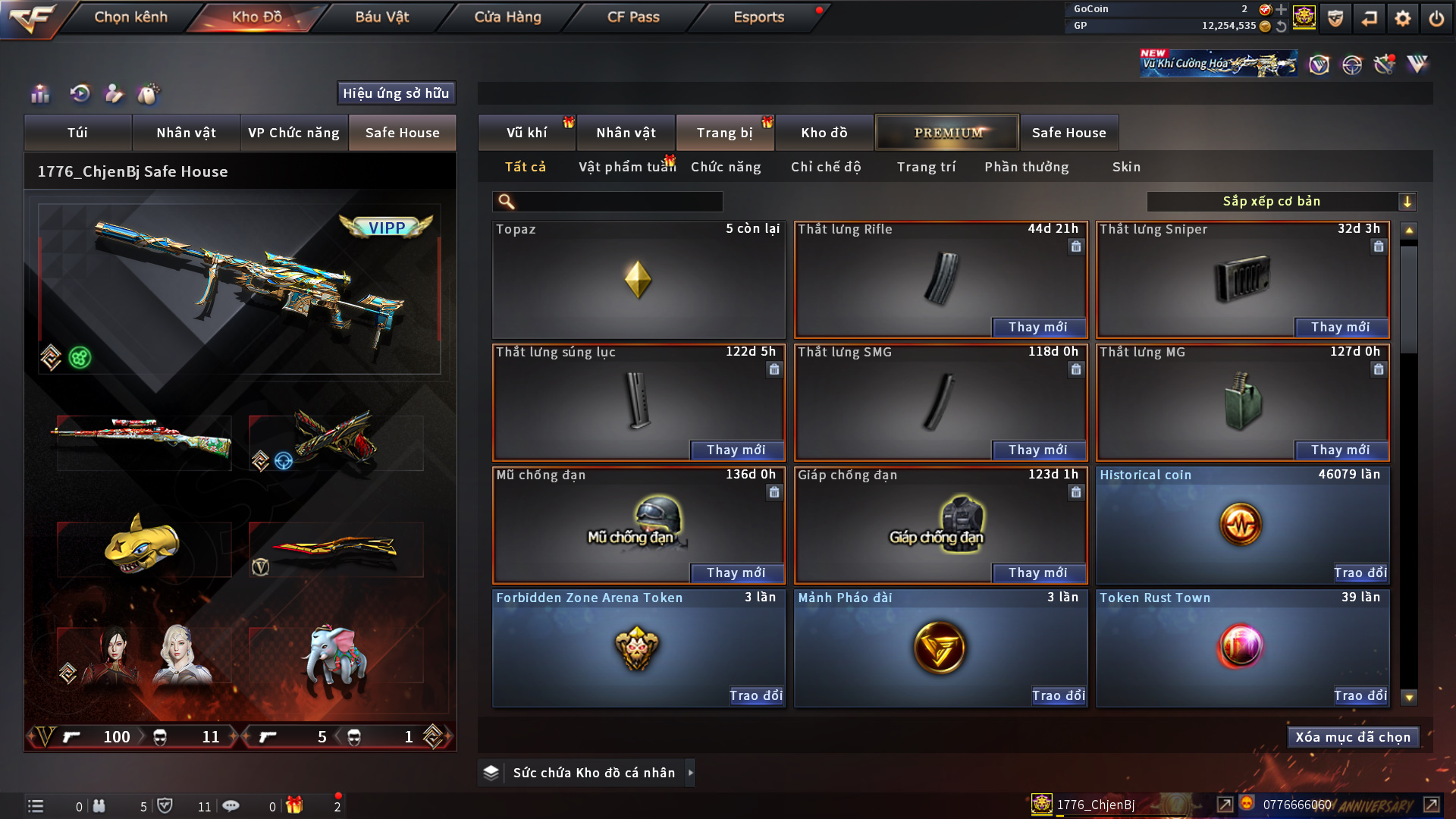
Task: Select the Topaz item slot
Action: click(x=638, y=280)
